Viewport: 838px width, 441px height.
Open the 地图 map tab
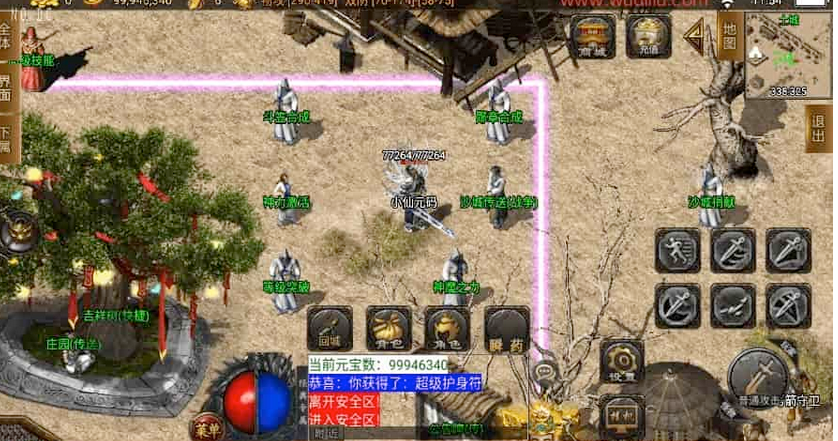tap(729, 37)
